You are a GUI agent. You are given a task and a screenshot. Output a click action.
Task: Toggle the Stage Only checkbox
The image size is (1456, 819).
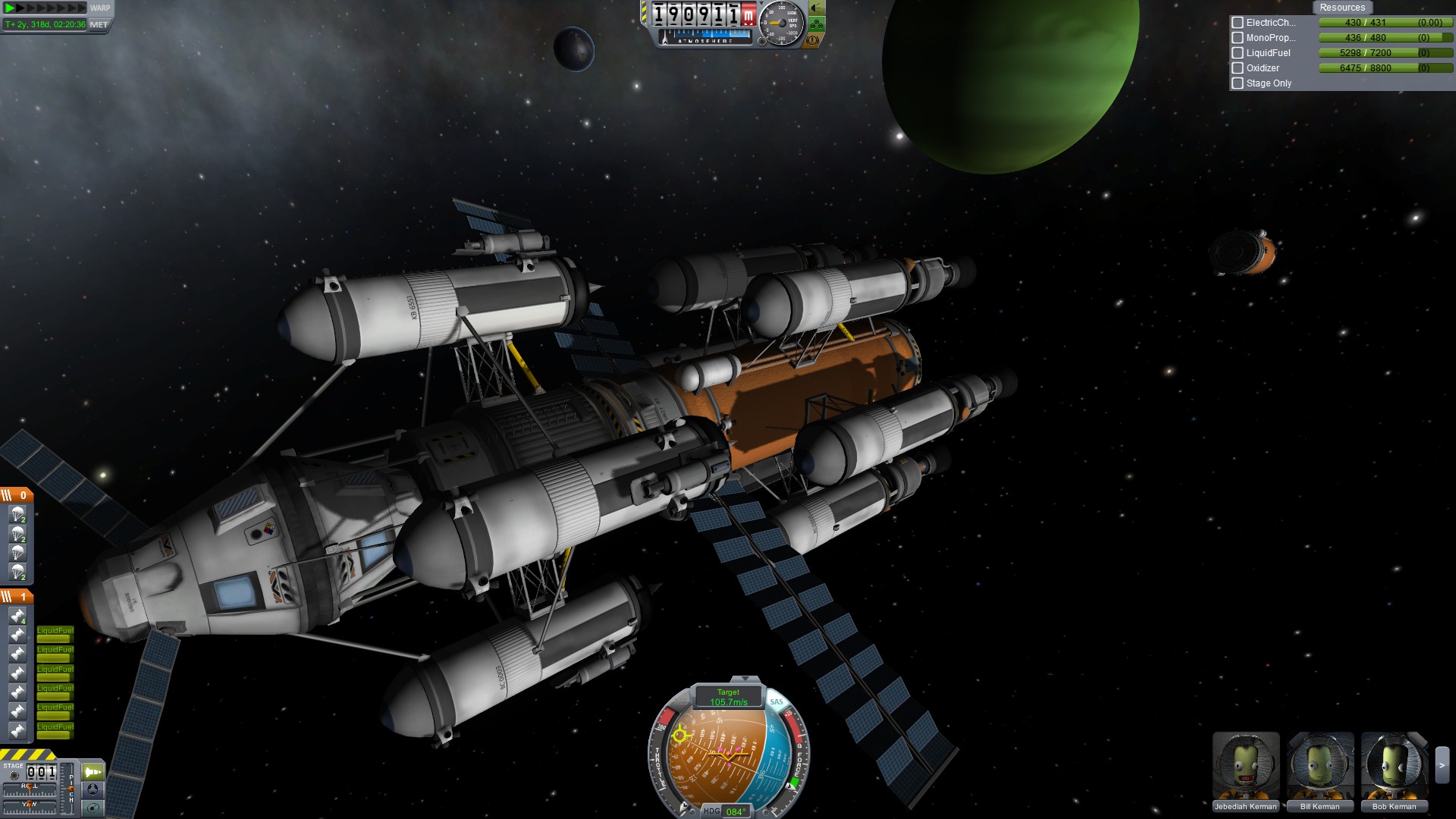[x=1238, y=83]
